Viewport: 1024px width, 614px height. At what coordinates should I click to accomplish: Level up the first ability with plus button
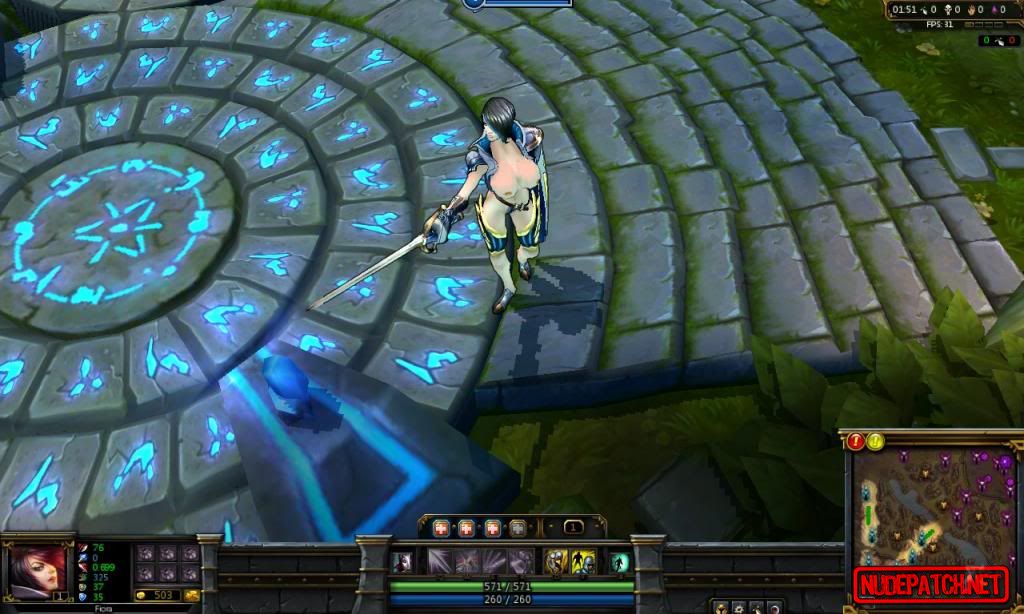point(441,528)
